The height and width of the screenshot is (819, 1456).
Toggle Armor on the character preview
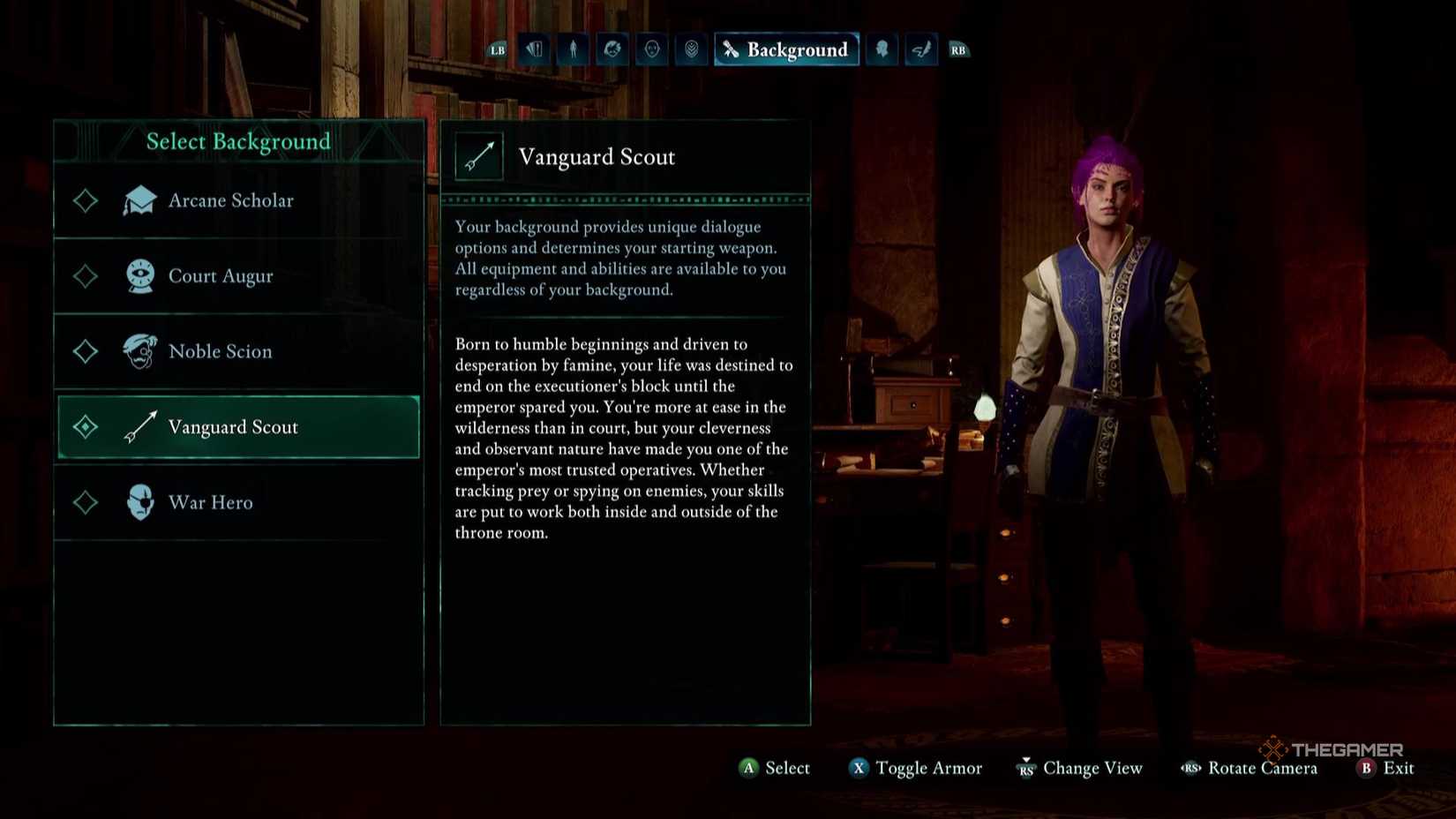[916, 768]
